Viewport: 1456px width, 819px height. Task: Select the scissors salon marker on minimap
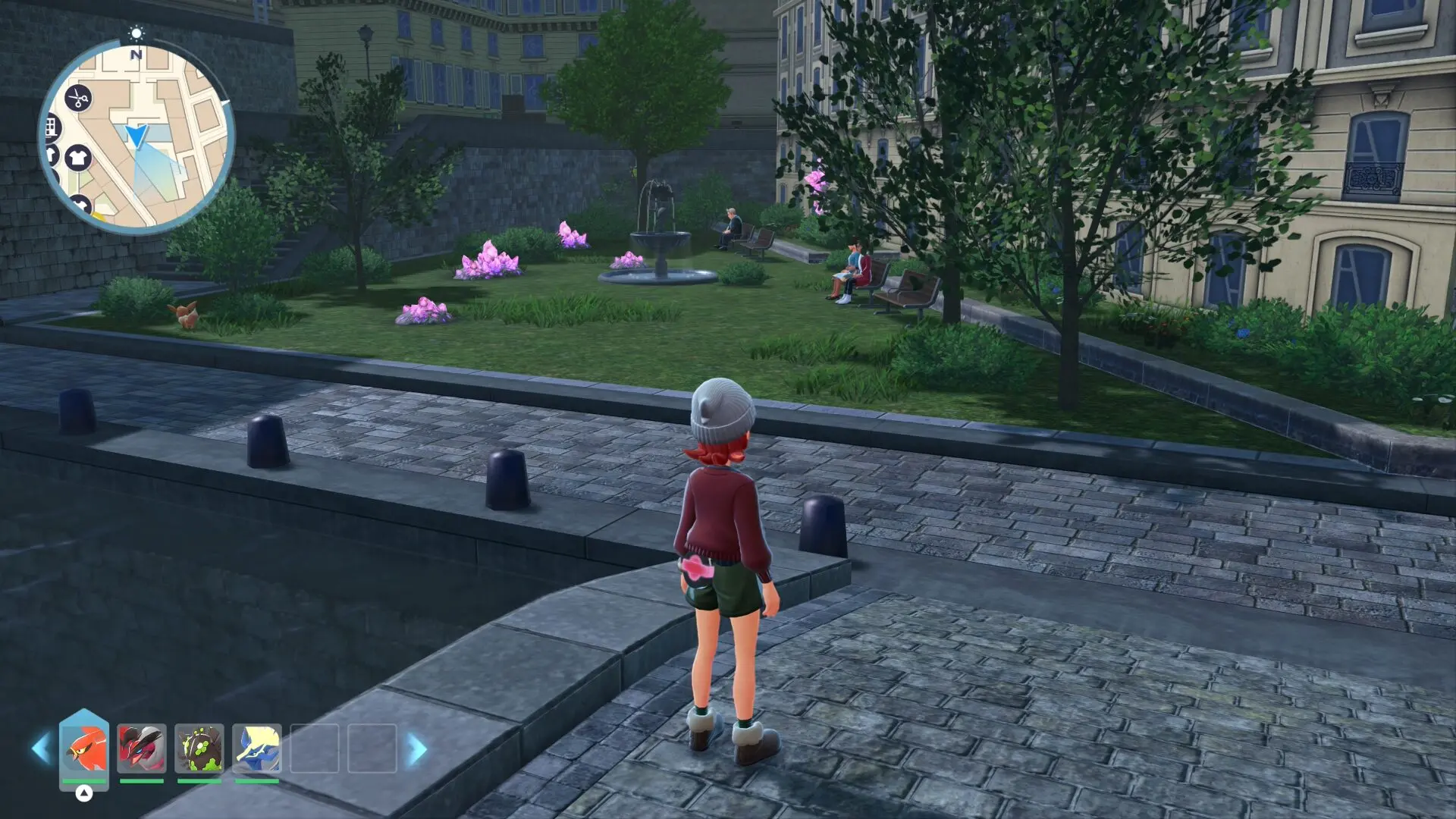pos(77,98)
